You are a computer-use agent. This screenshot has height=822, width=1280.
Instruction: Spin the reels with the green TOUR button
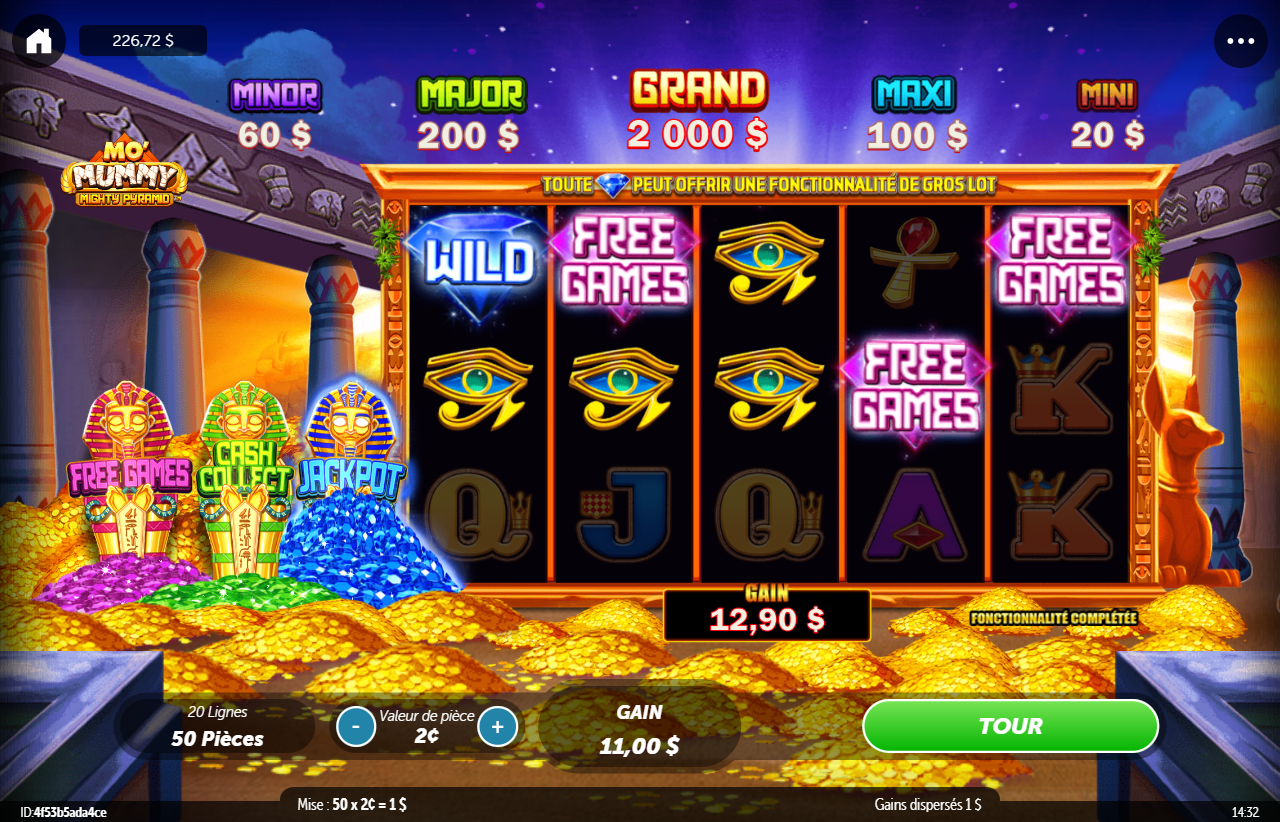(1010, 726)
